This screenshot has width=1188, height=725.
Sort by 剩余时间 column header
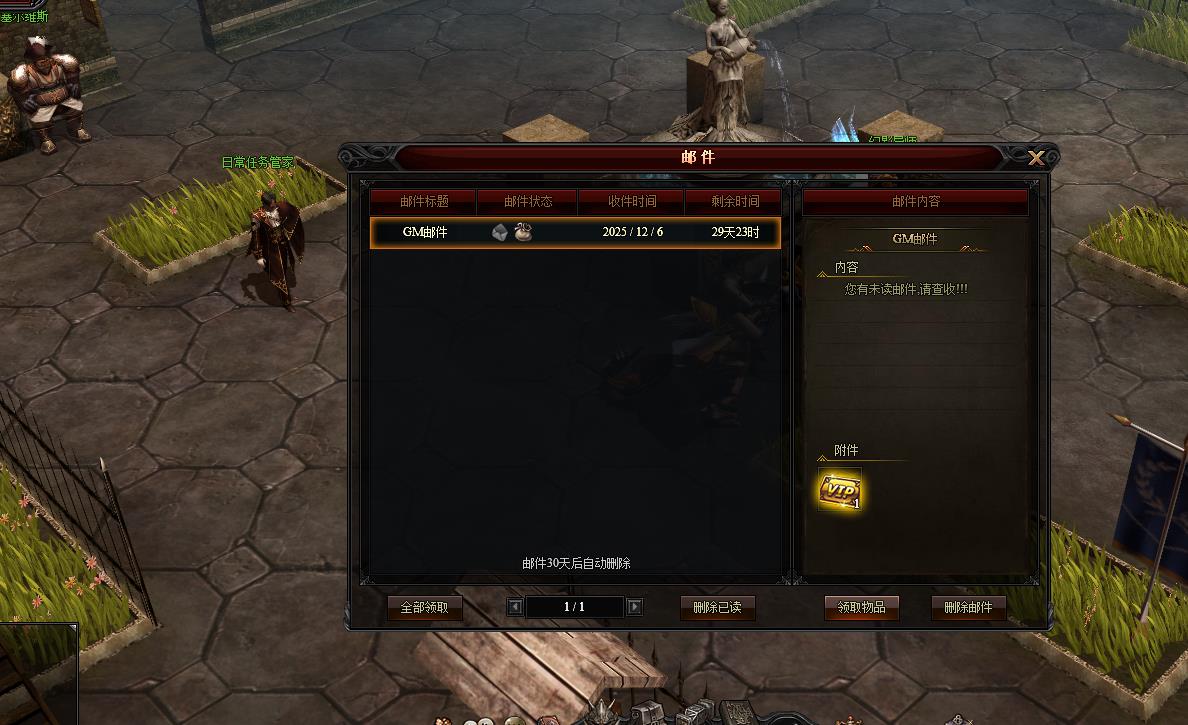(x=735, y=201)
